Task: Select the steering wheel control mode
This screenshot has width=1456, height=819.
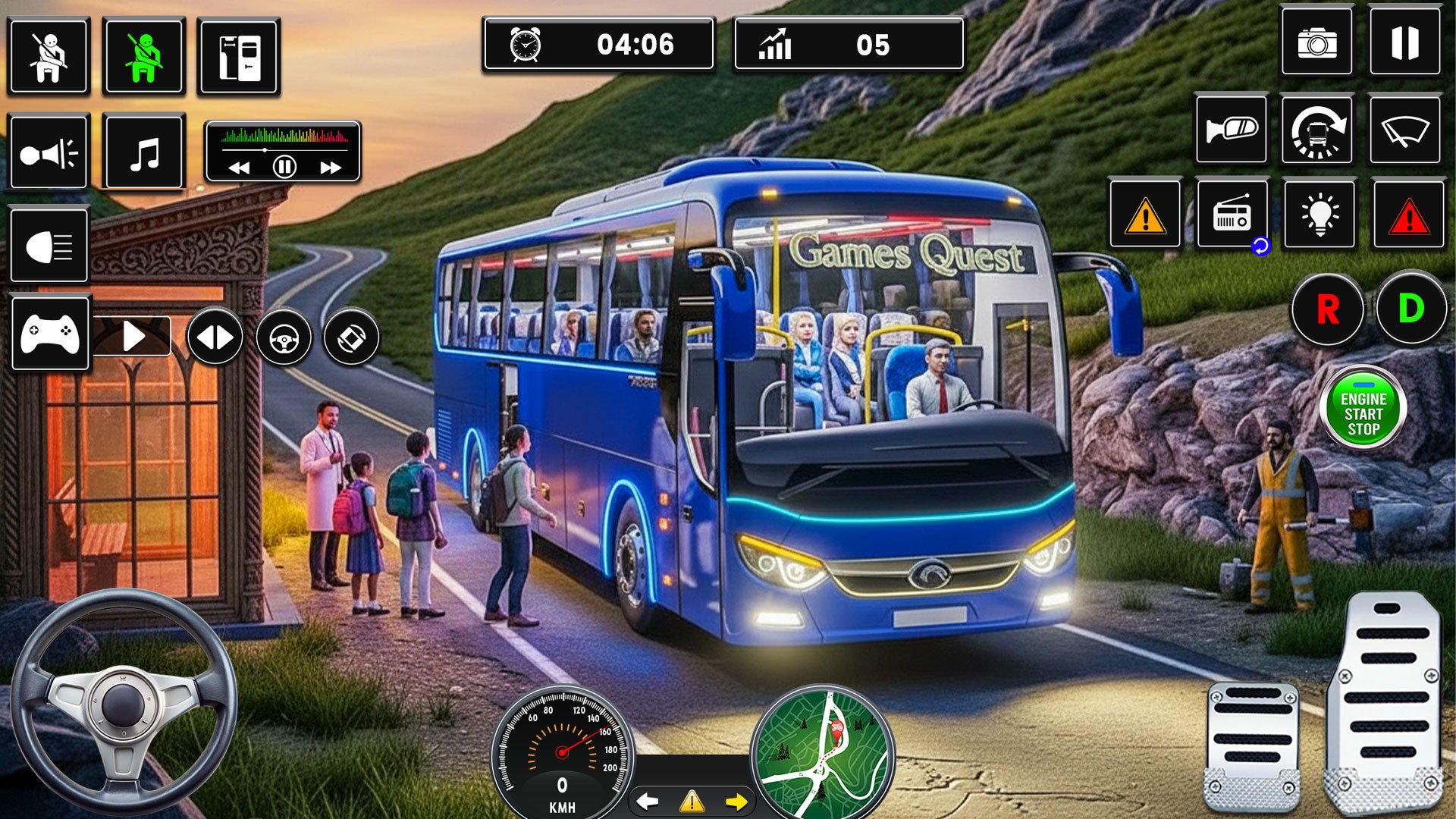Action: click(284, 337)
